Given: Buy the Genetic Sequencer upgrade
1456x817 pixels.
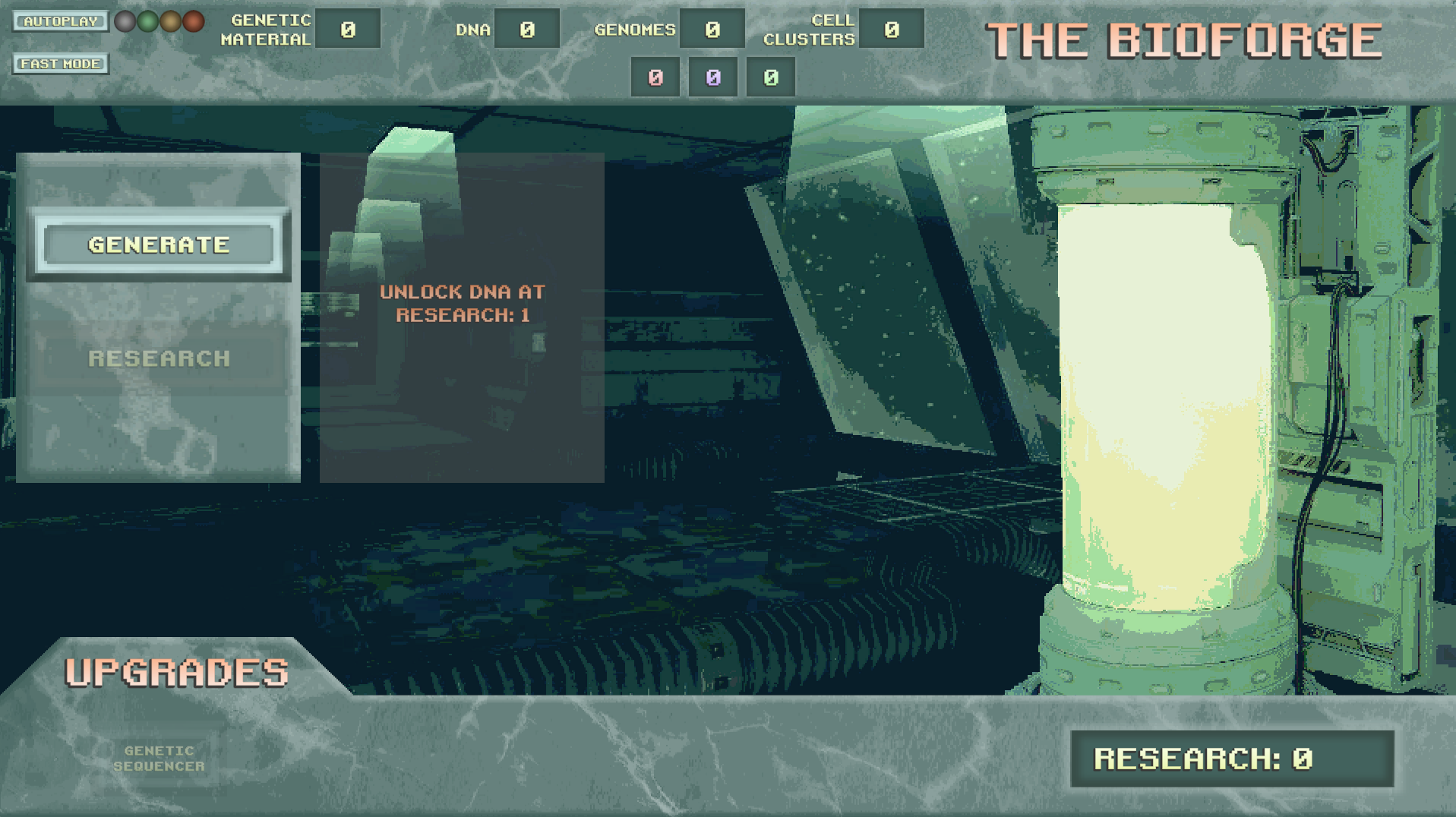Looking at the screenshot, I should [159, 759].
